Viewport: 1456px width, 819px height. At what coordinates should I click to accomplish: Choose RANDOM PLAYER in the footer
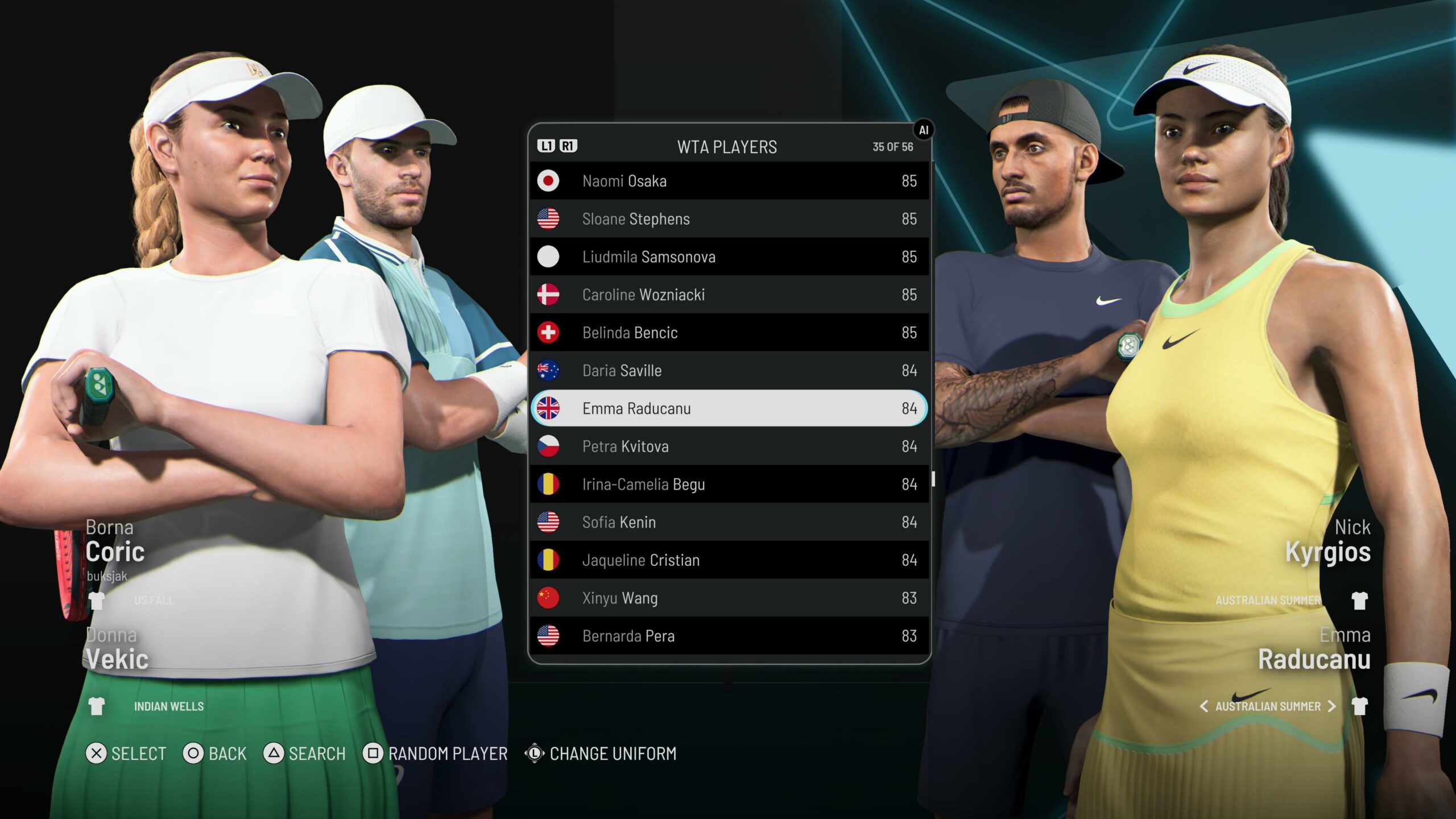click(x=436, y=754)
